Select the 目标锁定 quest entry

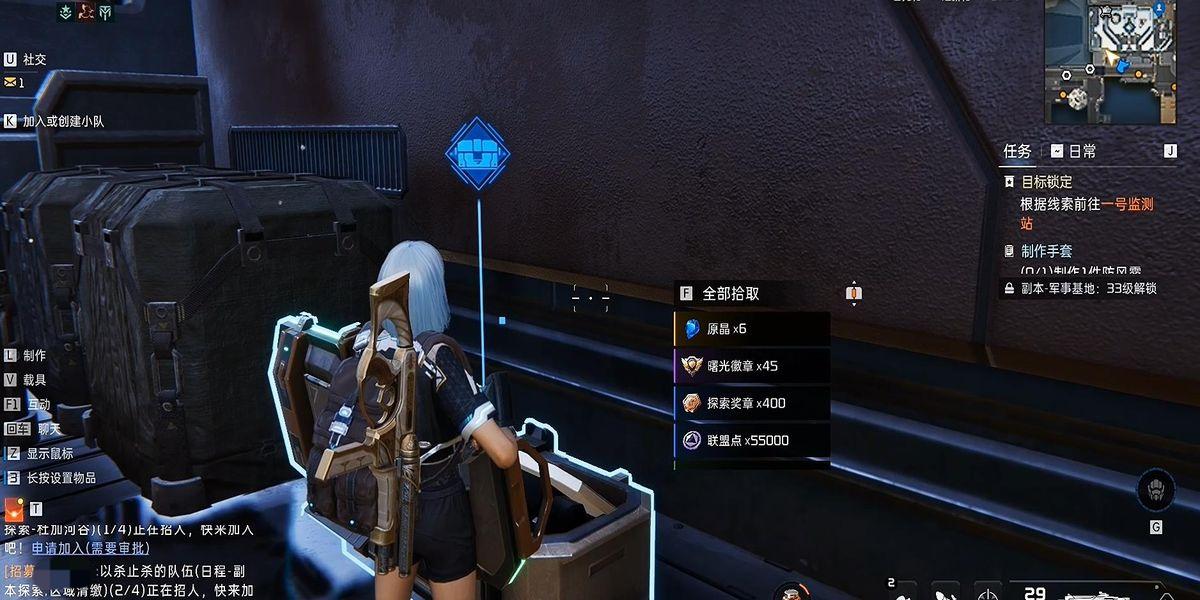coord(1046,182)
